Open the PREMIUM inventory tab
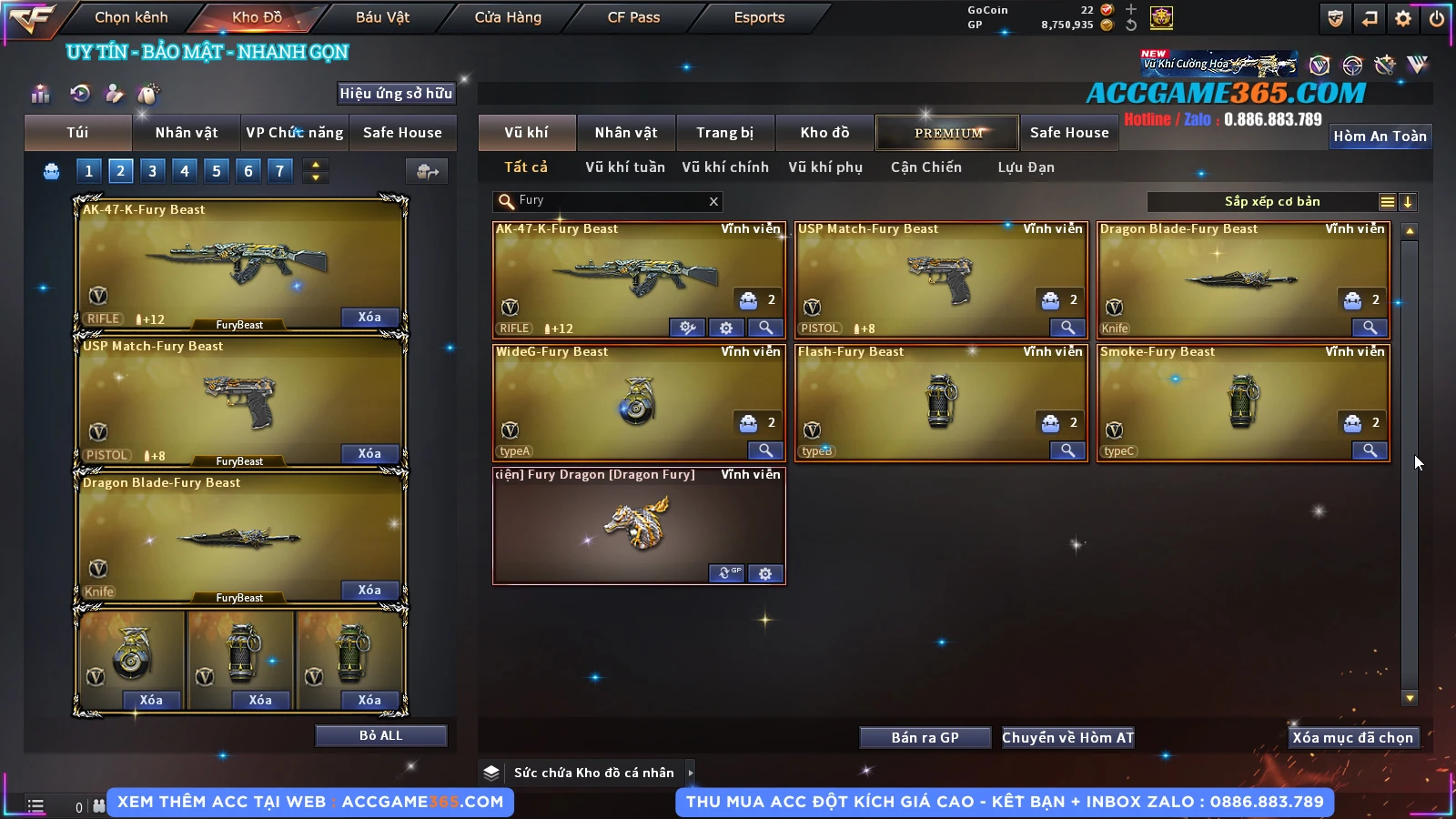Viewport: 1456px width, 819px height. (x=947, y=133)
